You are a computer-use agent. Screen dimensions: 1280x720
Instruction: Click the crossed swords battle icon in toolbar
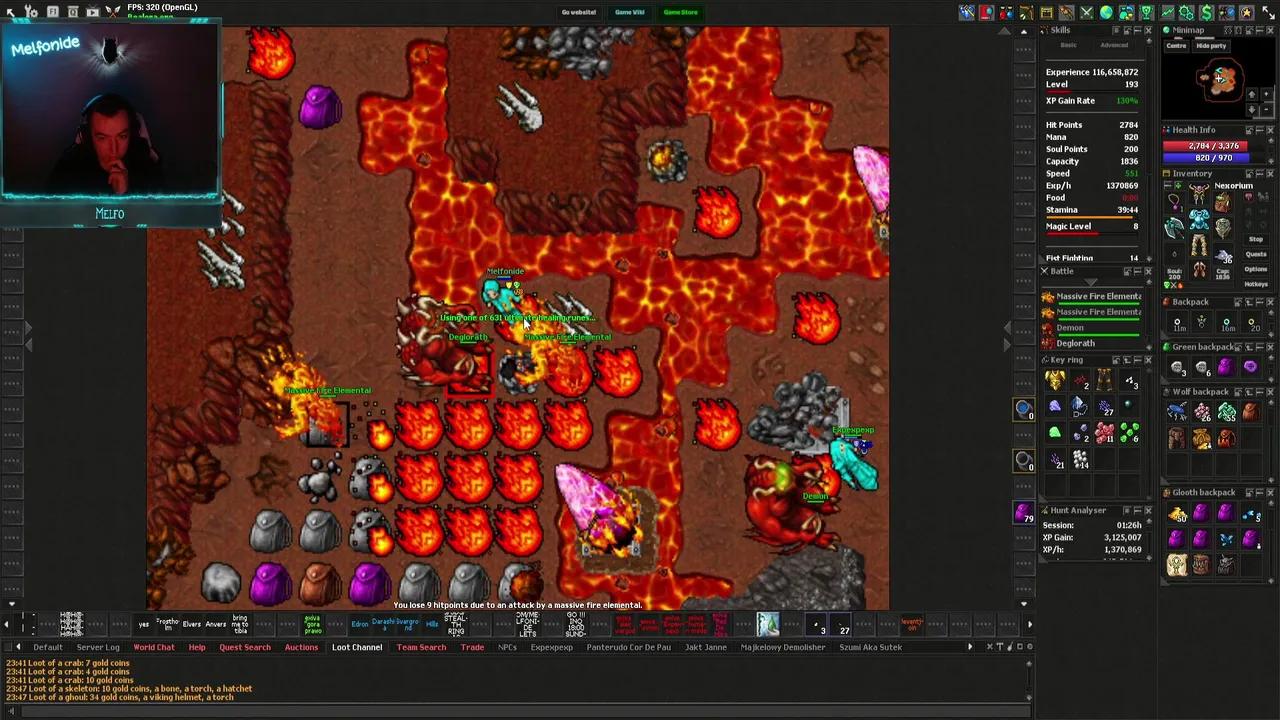click(x=1086, y=12)
